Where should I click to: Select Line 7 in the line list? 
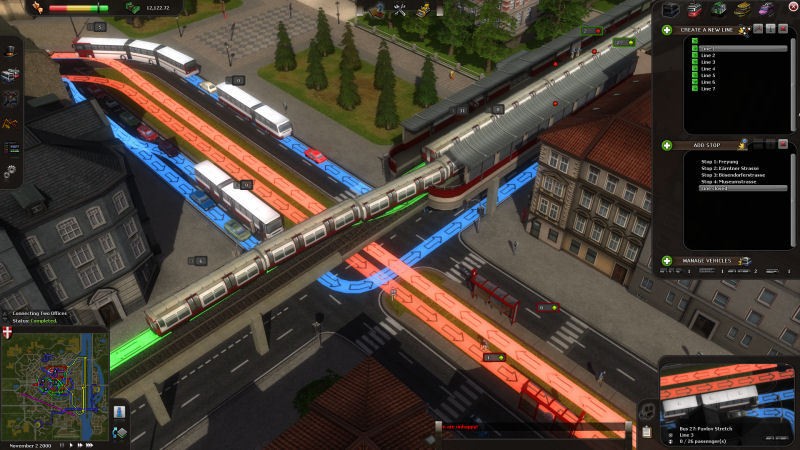tap(708, 89)
